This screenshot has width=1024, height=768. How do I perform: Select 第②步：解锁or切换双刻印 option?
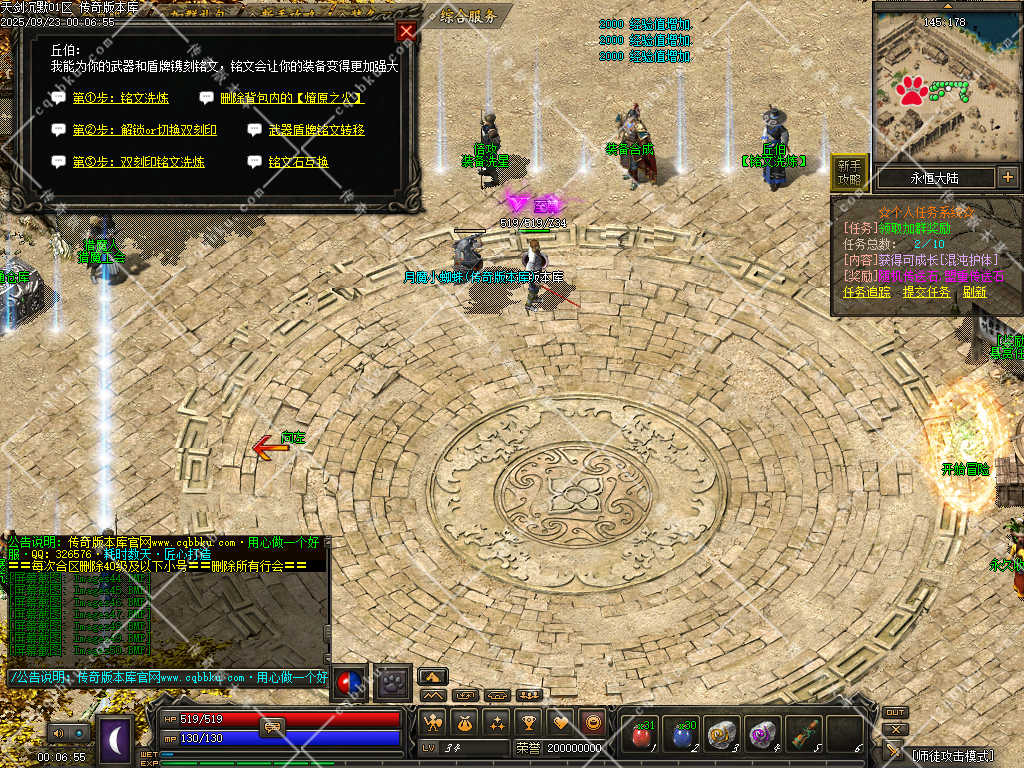point(144,130)
